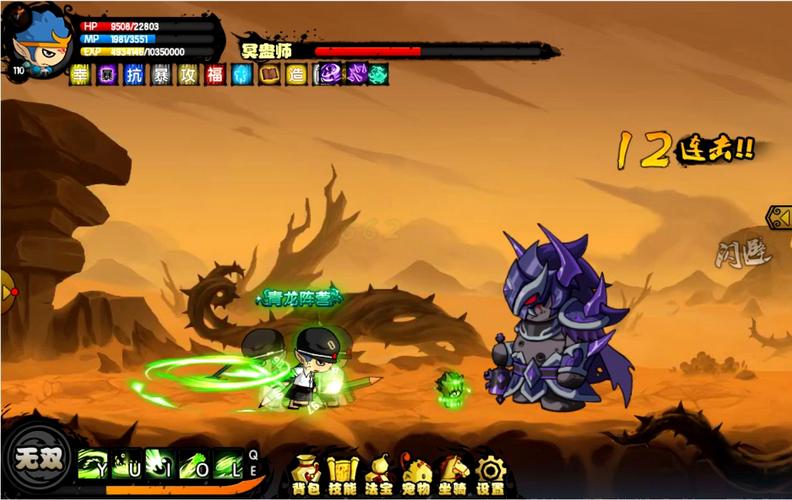The height and width of the screenshot is (500, 792).
Task: Select the 攻 attack buff icon
Action: tap(188, 75)
